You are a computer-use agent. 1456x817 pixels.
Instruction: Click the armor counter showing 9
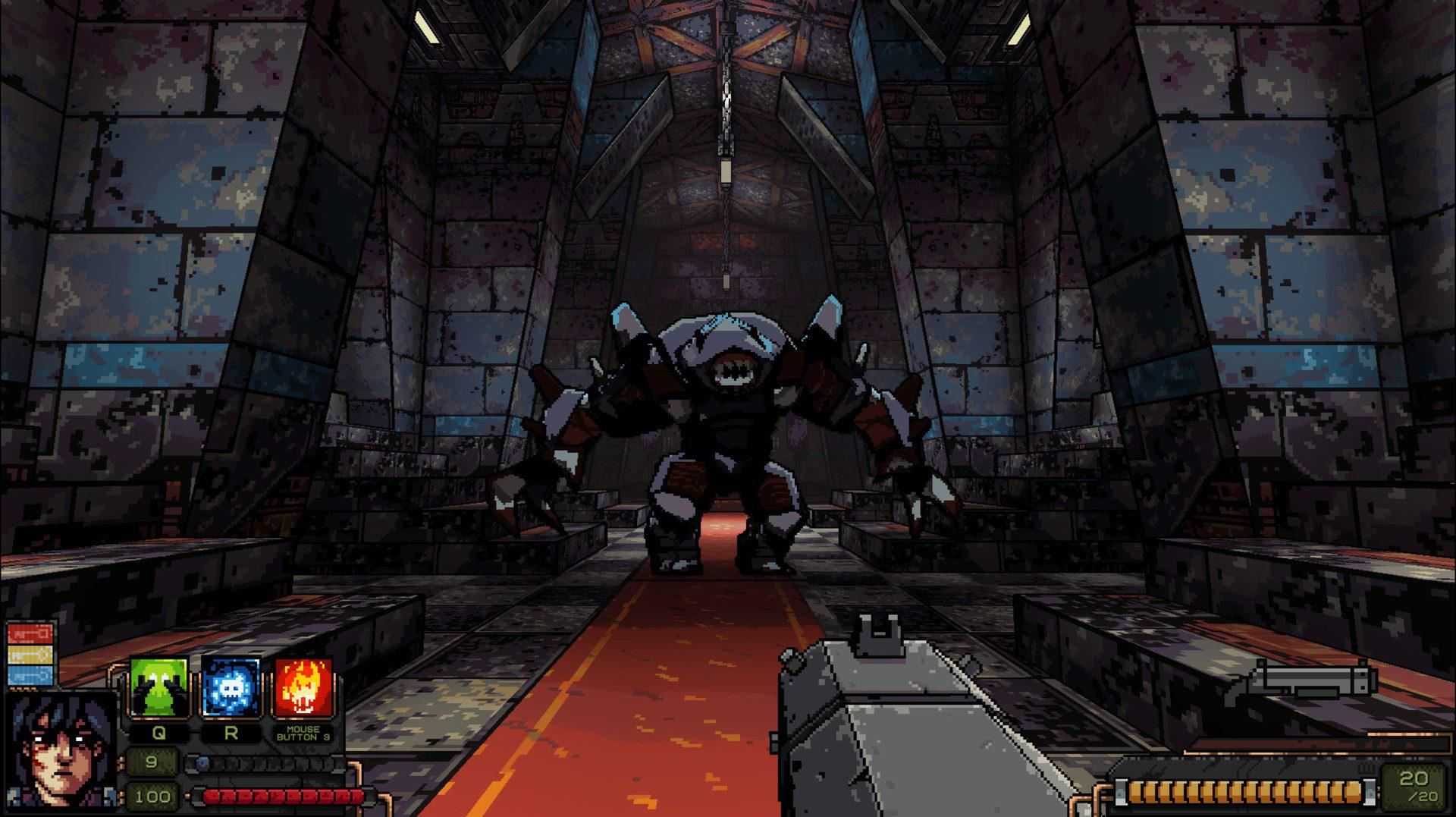152,762
